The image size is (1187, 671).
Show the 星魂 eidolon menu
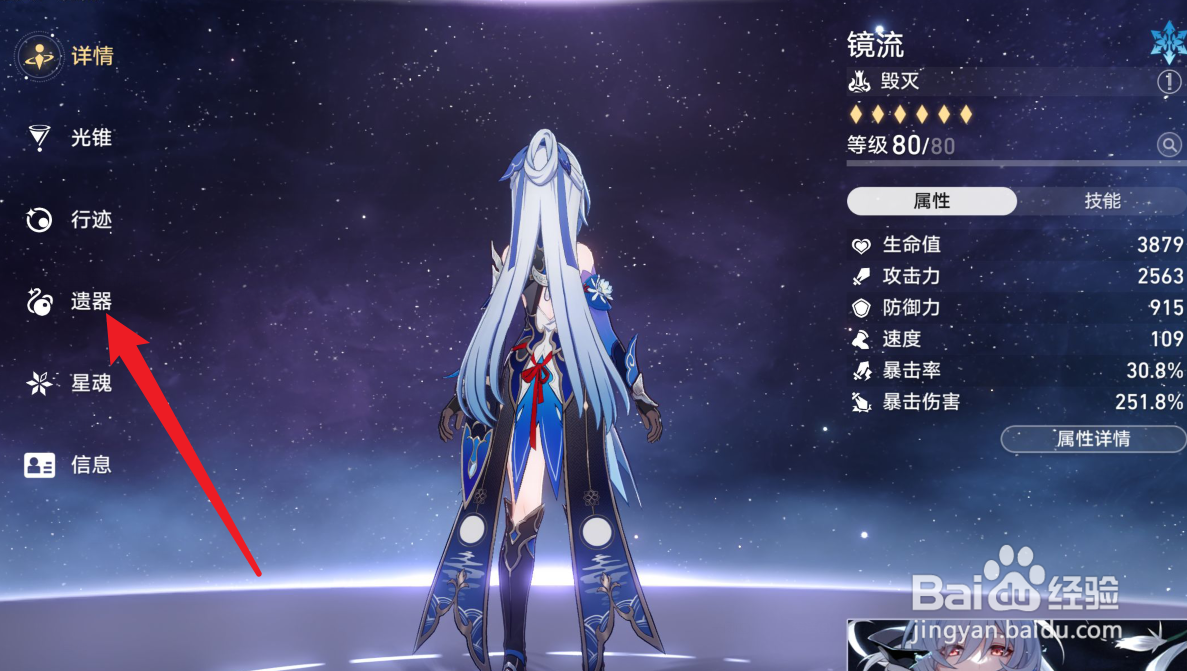[x=70, y=383]
